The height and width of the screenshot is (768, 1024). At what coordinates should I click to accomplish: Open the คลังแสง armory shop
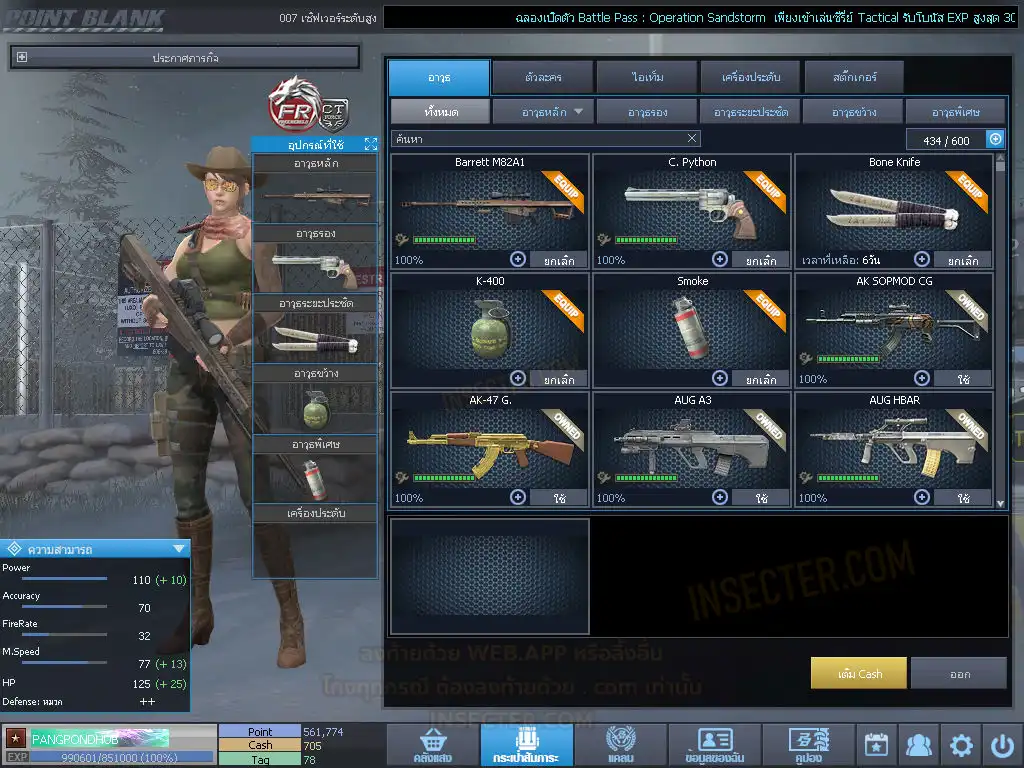[431, 746]
